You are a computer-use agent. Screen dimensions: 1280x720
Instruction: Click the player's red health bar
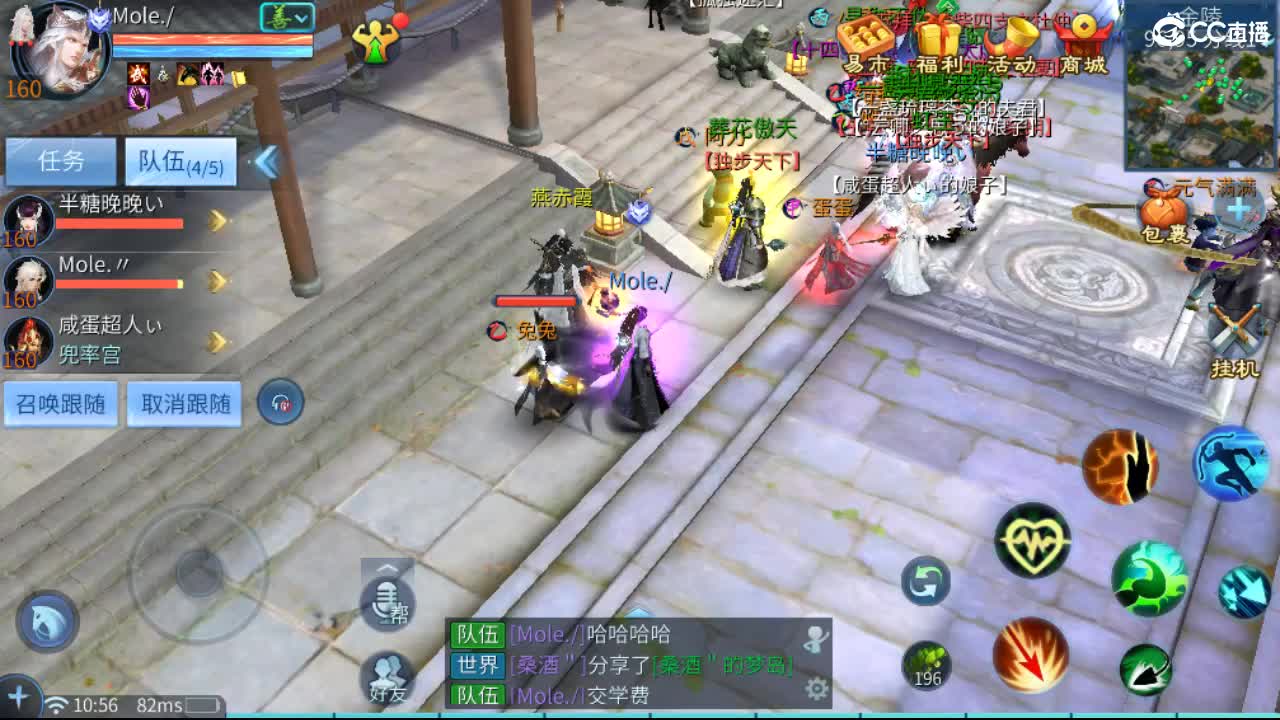click(x=210, y=37)
